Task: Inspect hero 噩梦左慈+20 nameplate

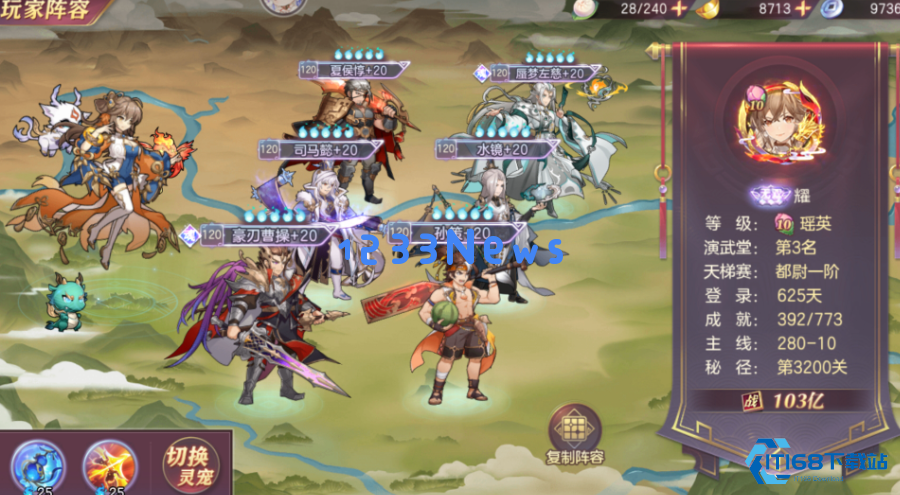Action: tap(543, 73)
